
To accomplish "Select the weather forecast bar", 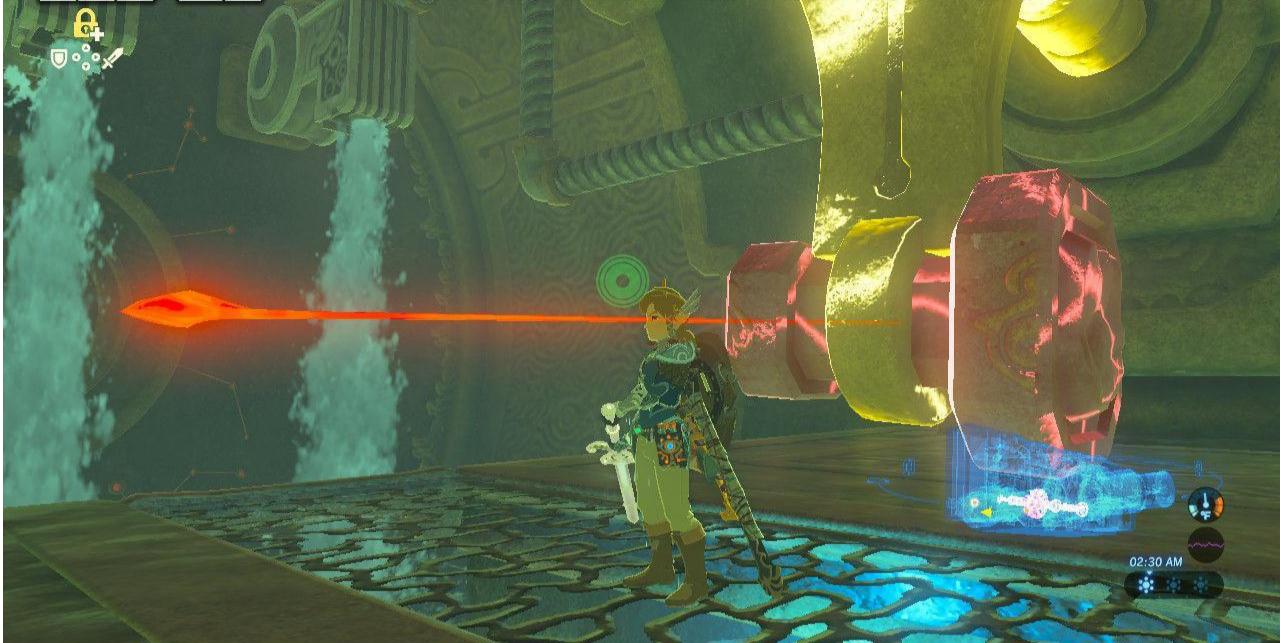I will [x=1173, y=584].
